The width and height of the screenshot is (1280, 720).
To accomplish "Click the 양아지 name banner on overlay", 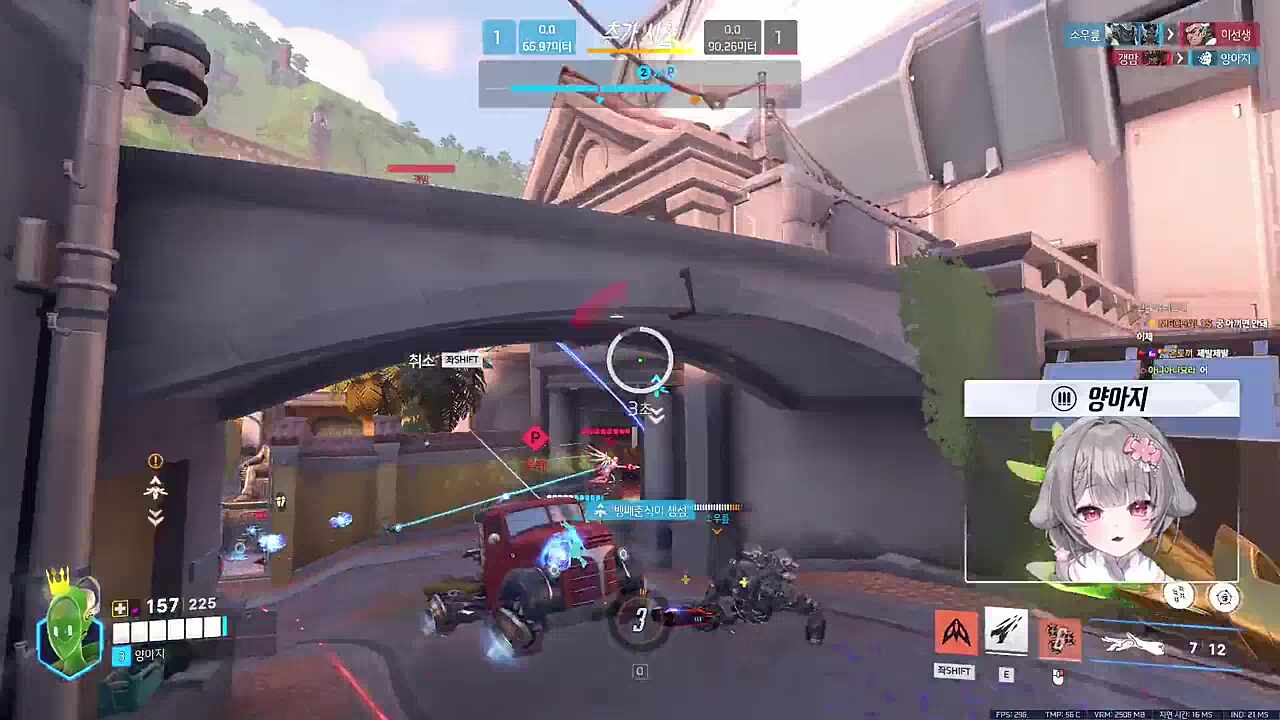I will 1101,399.
